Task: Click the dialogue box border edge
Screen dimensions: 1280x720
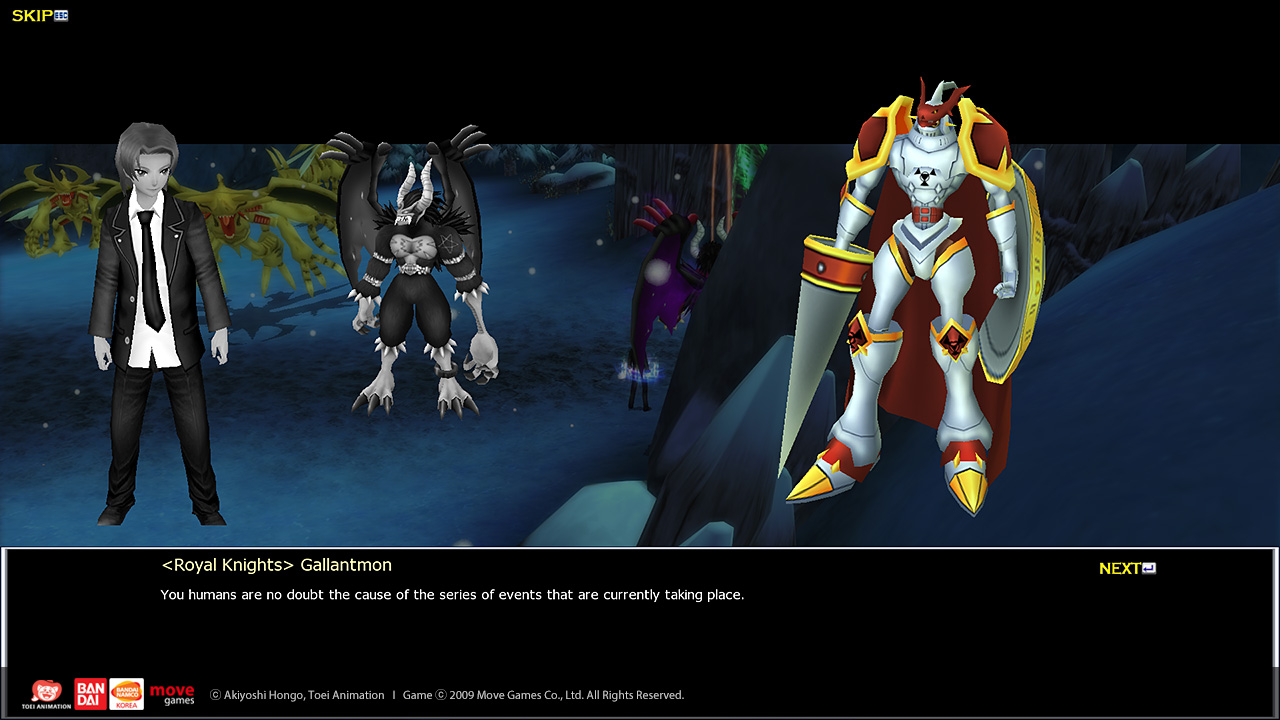Action: pos(640,548)
